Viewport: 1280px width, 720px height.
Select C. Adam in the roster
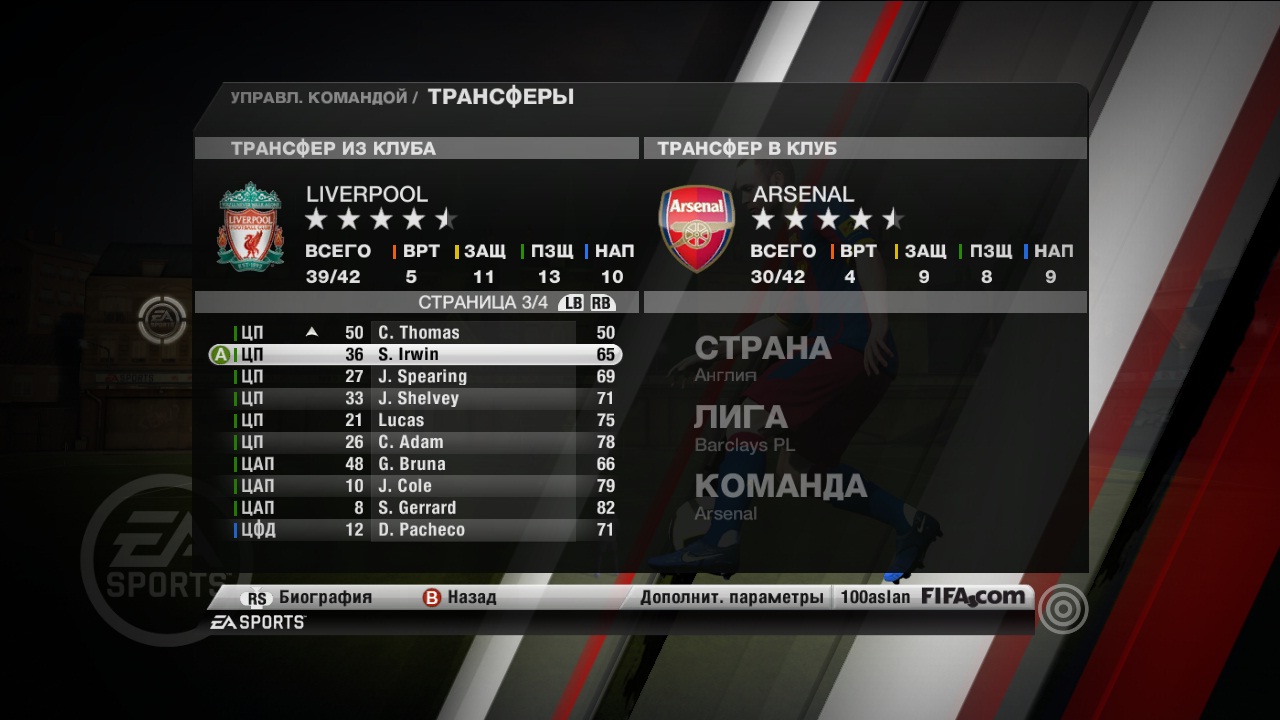pyautogui.click(x=410, y=442)
